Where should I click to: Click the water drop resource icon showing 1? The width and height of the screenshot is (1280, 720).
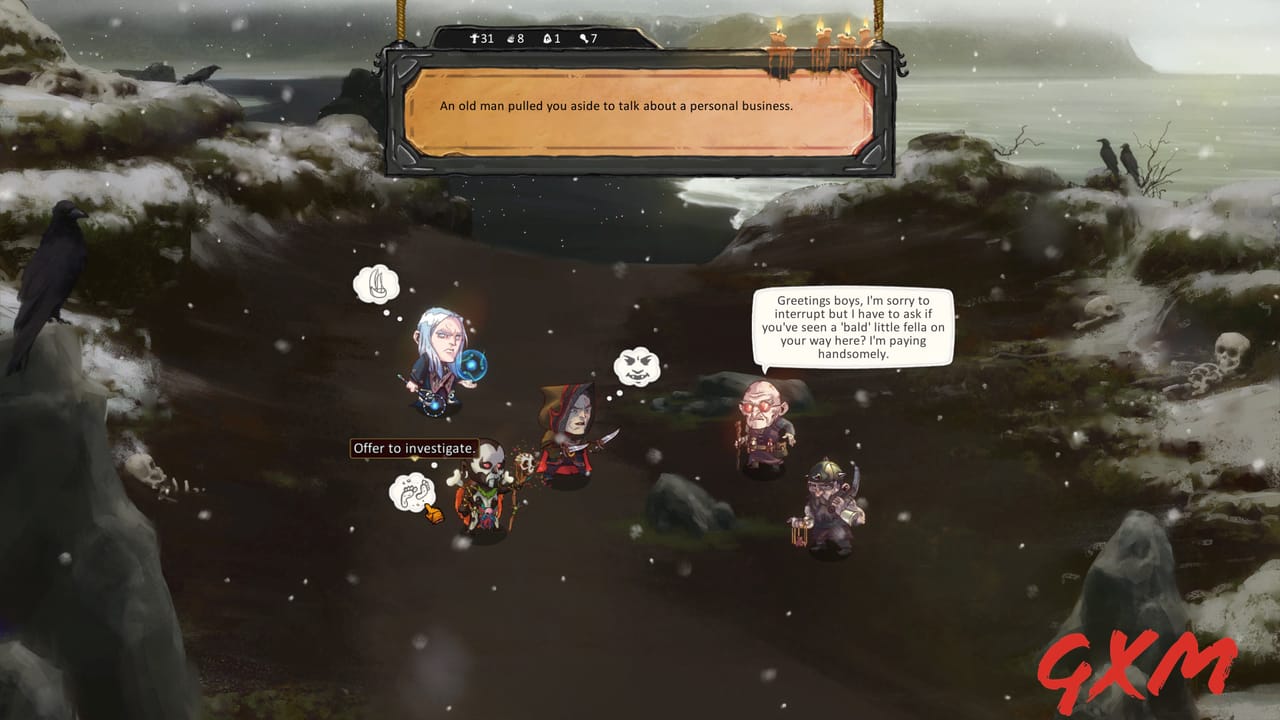pos(547,37)
